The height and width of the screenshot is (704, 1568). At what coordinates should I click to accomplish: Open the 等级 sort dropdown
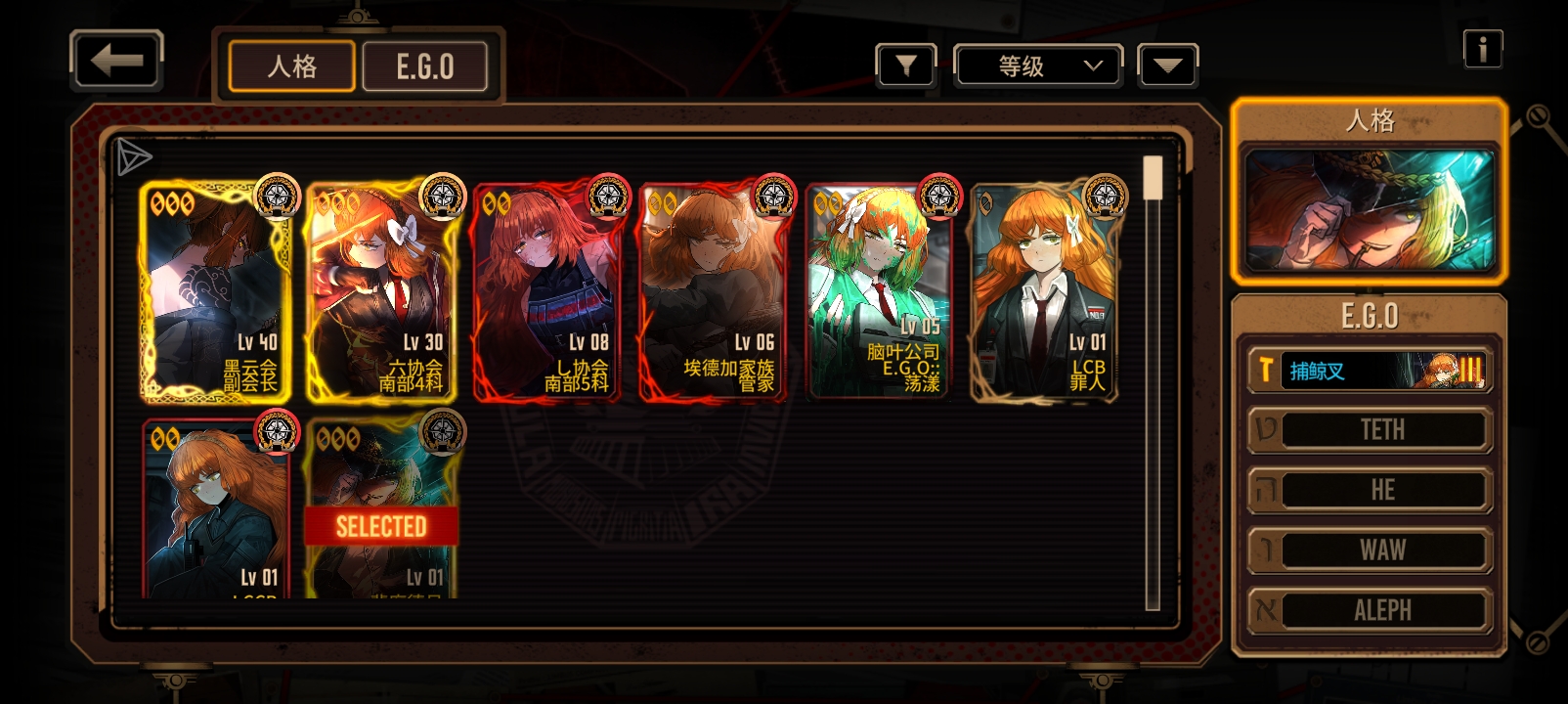click(1037, 66)
